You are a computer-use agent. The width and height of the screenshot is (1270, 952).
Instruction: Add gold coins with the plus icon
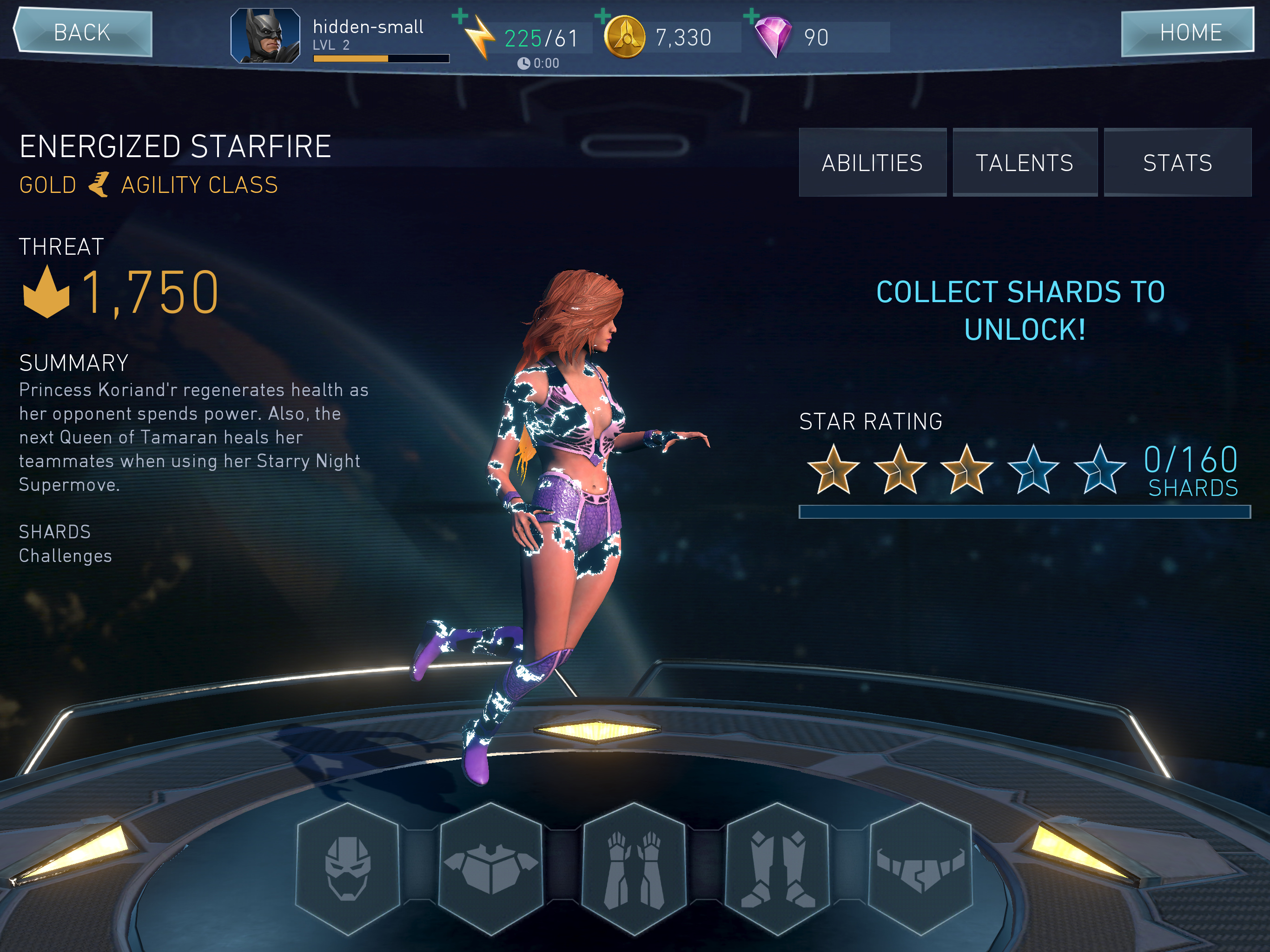603,16
